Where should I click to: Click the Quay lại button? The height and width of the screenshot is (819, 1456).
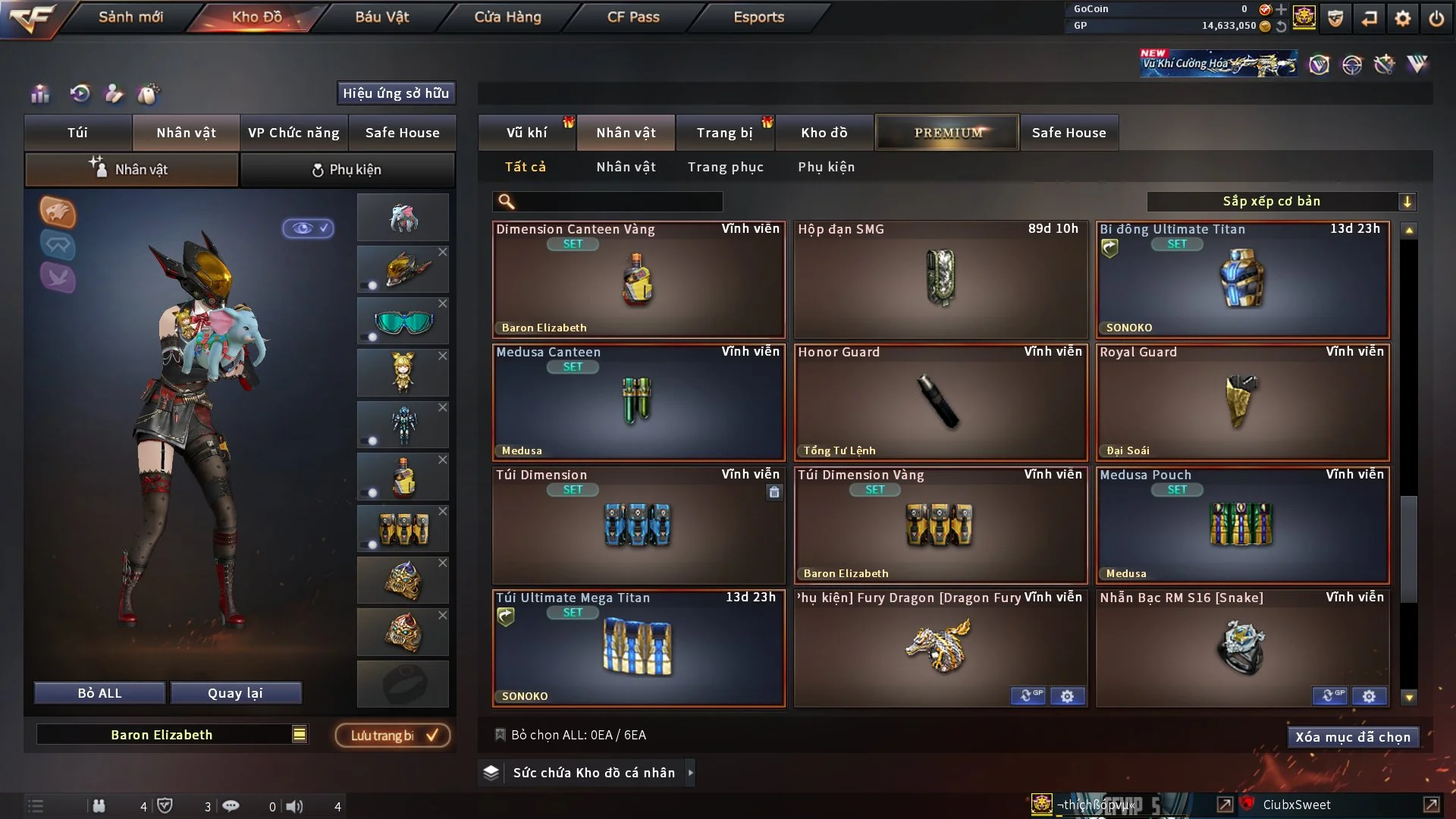[x=235, y=693]
